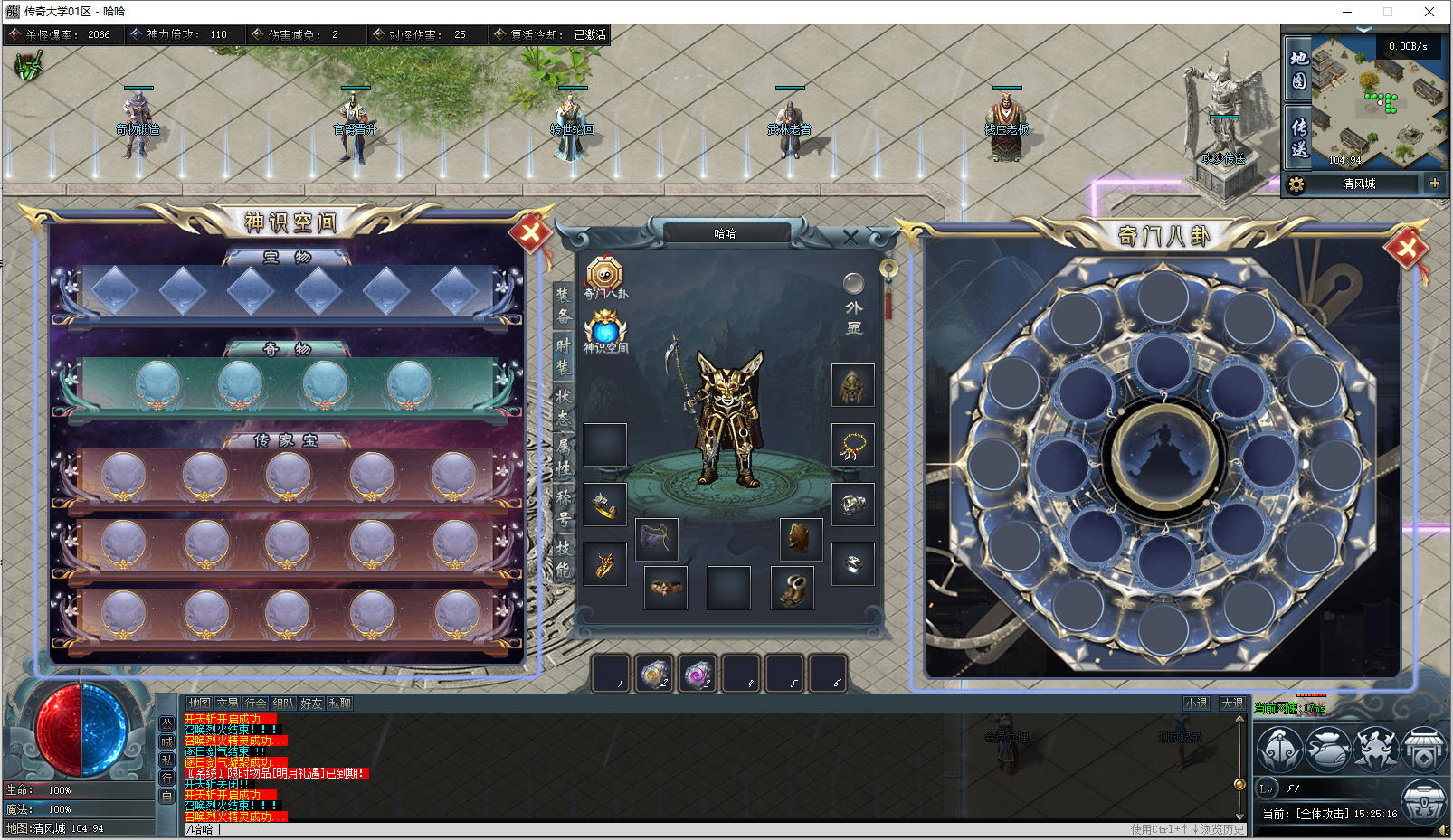The height and width of the screenshot is (840, 1453).
Task: Open the 技能 tab
Action: (564, 559)
